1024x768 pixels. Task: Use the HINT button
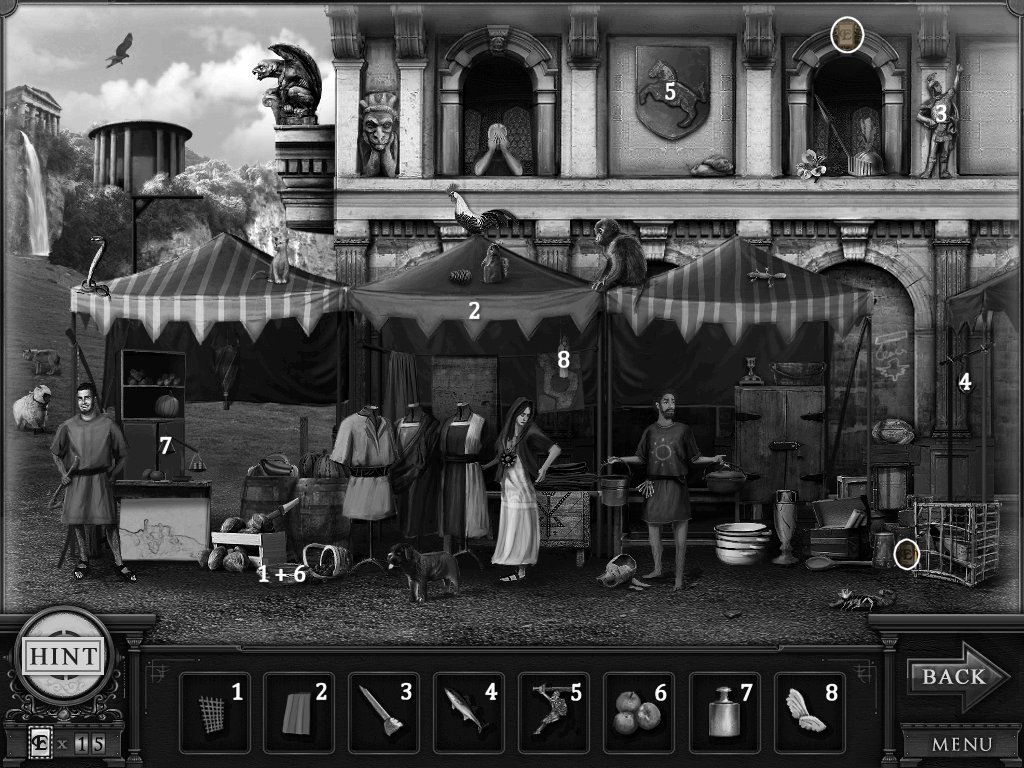tap(61, 657)
